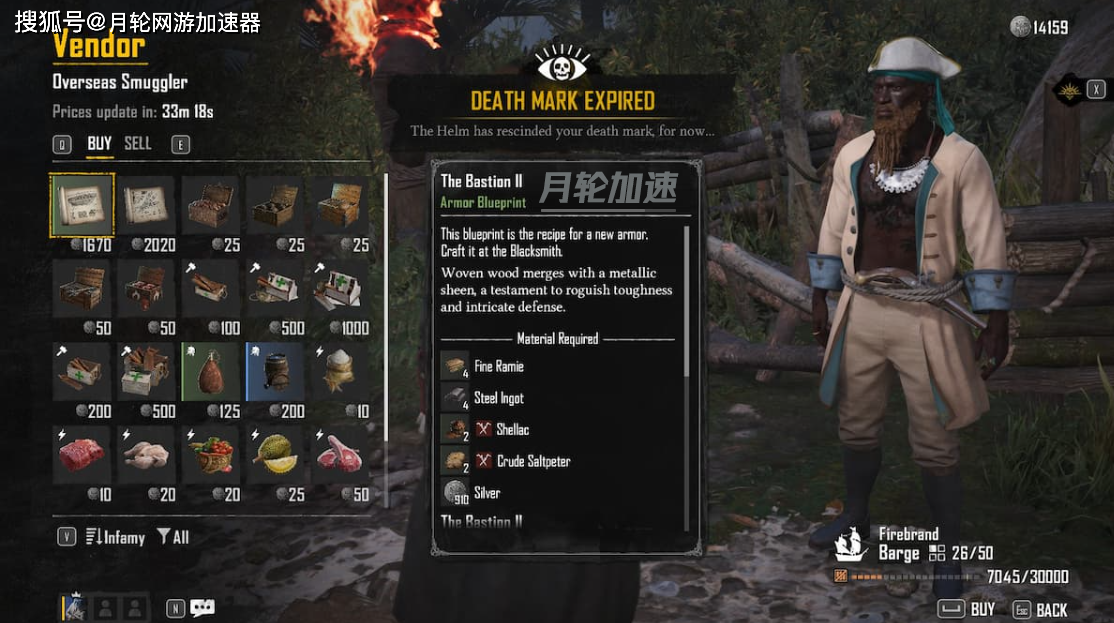The height and width of the screenshot is (623, 1114).
Task: Change the Infamy sort order
Action: point(115,538)
